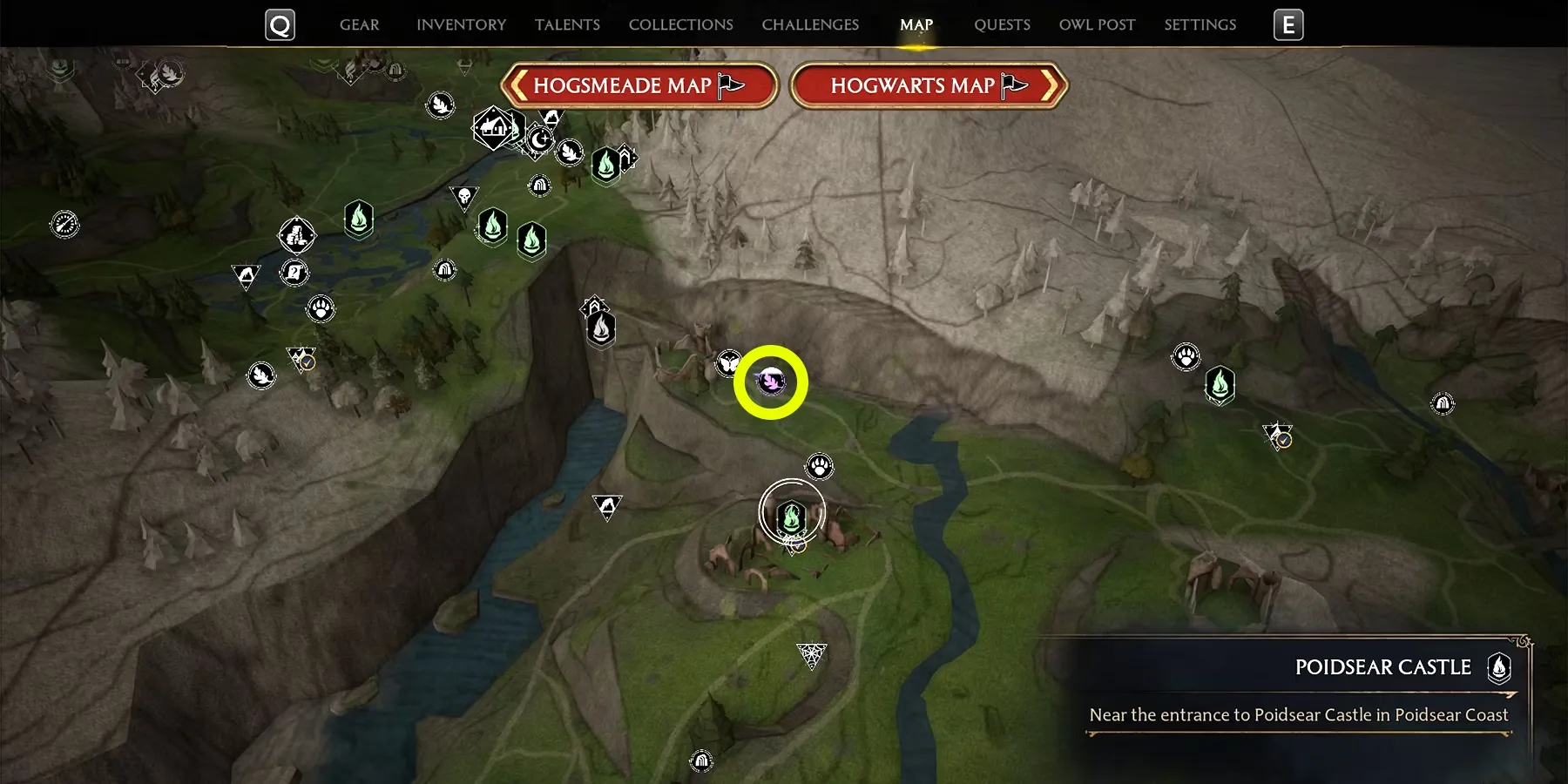Open the Talents tab
Image resolution: width=1568 pixels, height=784 pixels.
click(x=567, y=24)
